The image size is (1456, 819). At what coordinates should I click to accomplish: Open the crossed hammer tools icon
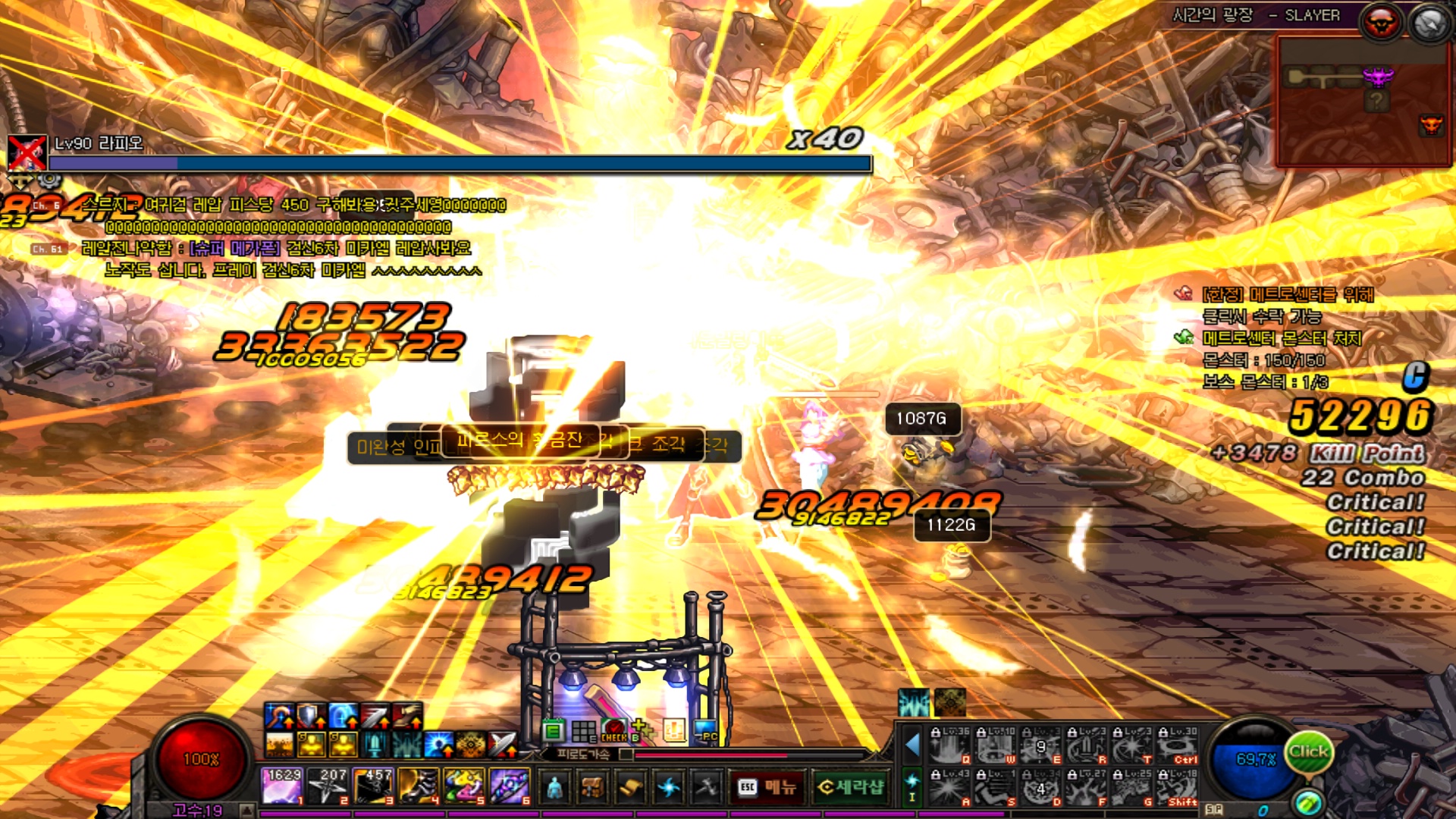pos(707,788)
